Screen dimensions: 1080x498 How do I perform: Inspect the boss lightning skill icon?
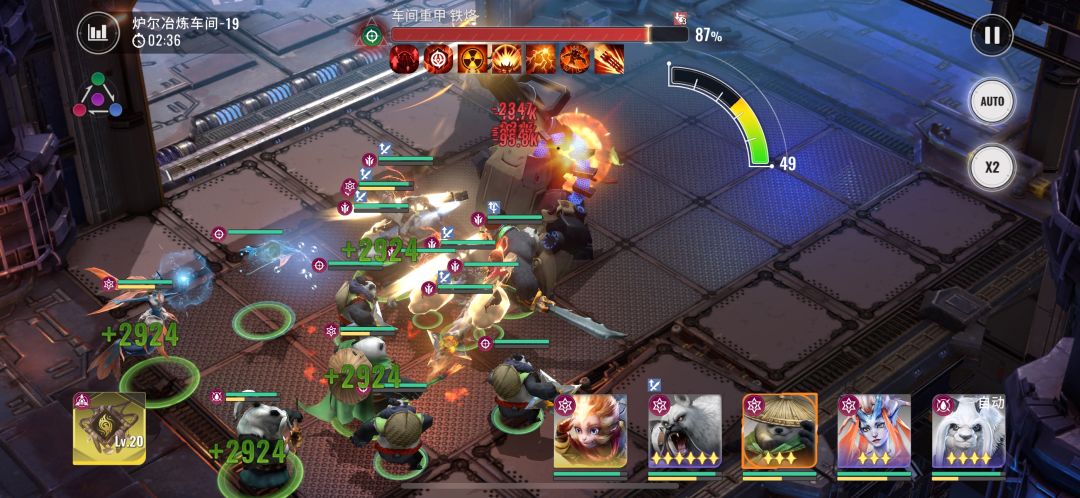pos(541,59)
